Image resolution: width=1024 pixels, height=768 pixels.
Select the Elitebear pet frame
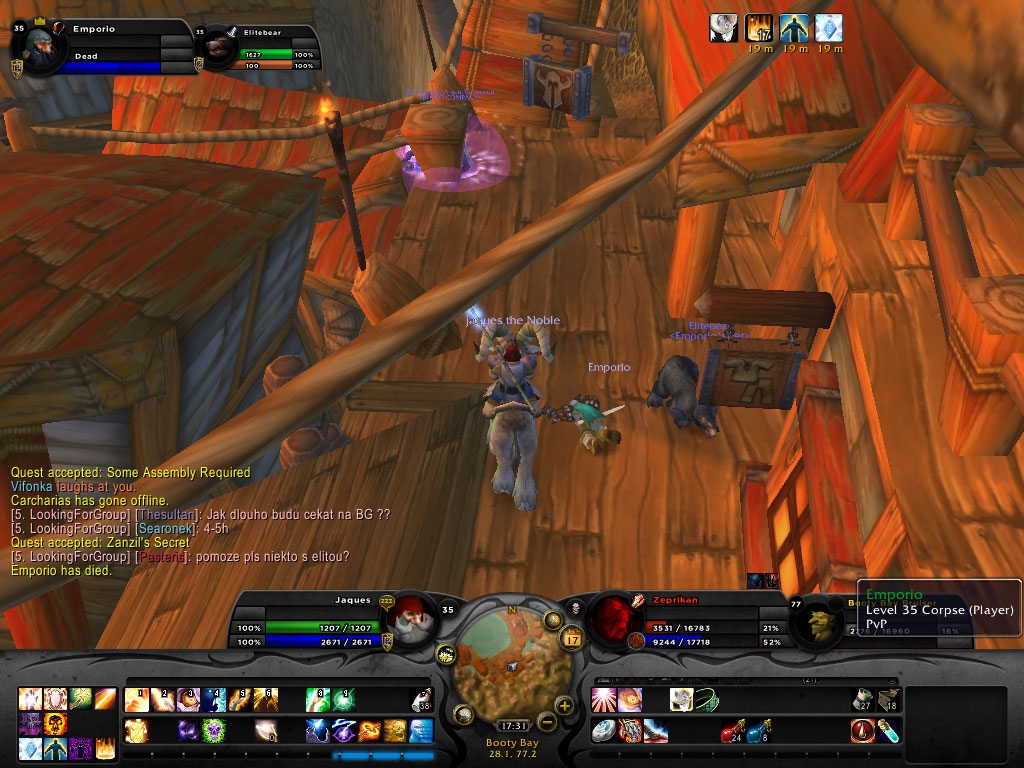tap(218, 48)
